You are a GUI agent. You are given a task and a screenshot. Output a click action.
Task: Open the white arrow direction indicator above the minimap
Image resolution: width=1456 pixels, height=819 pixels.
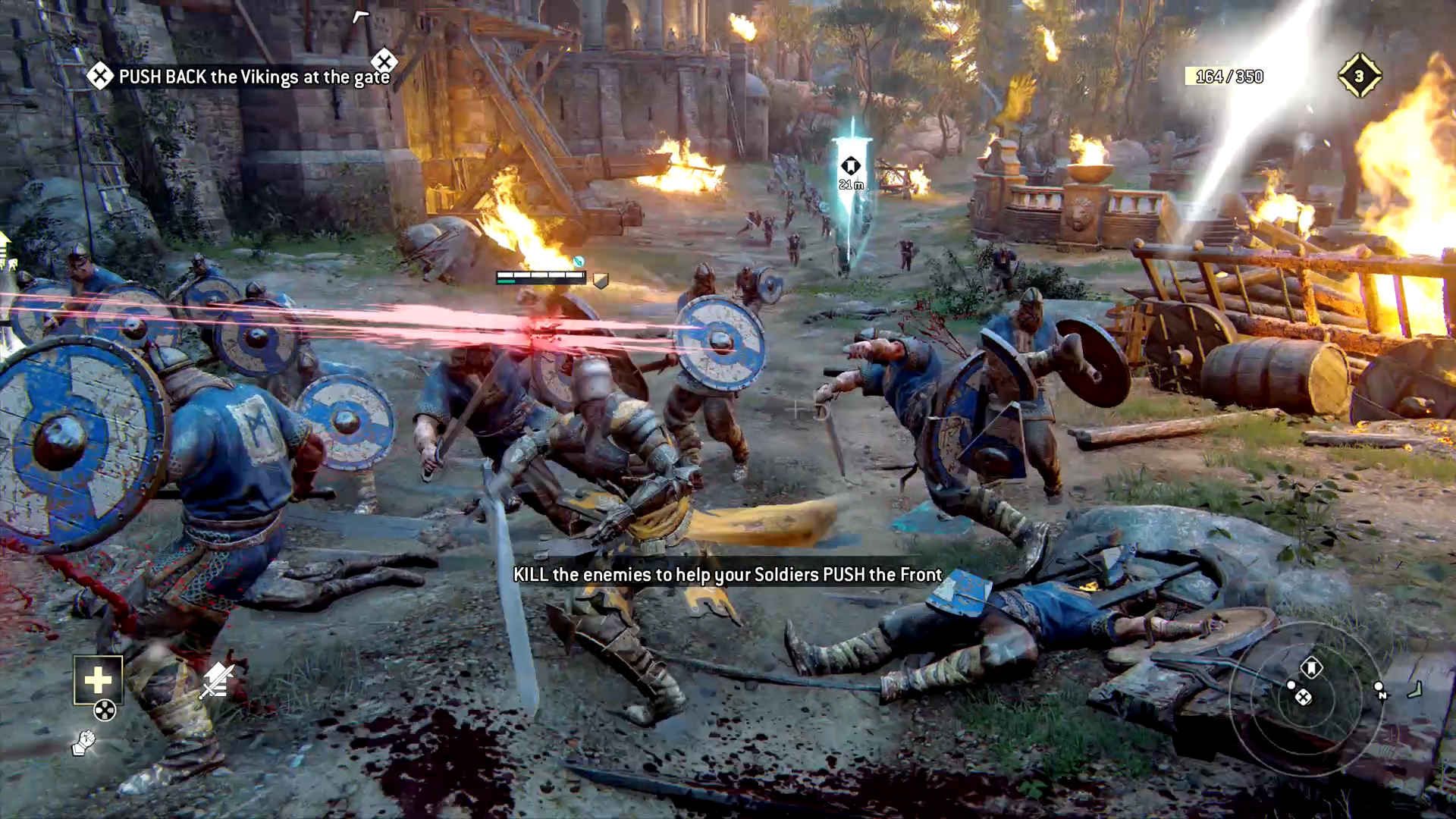(1415, 689)
